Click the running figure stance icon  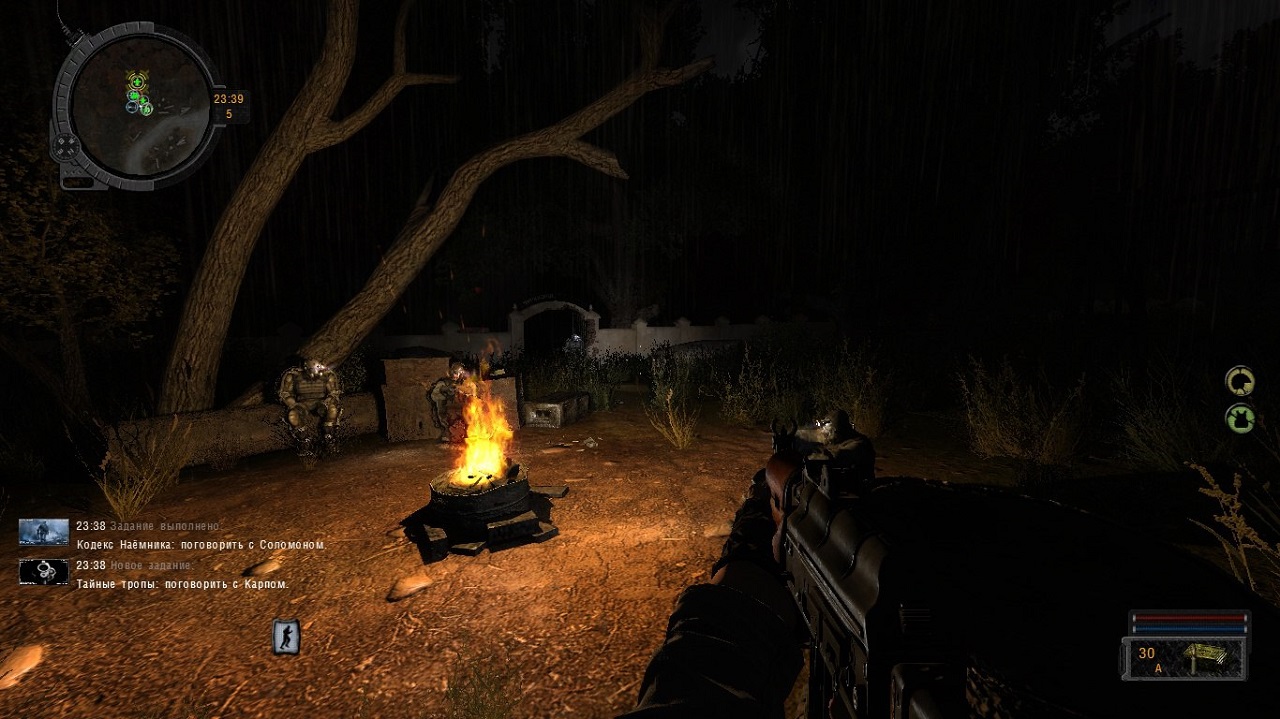(287, 637)
